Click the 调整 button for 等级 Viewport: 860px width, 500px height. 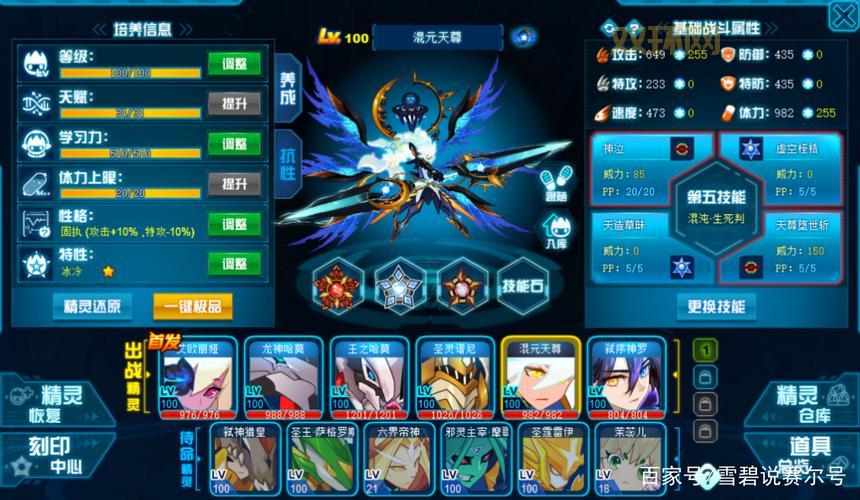point(234,62)
